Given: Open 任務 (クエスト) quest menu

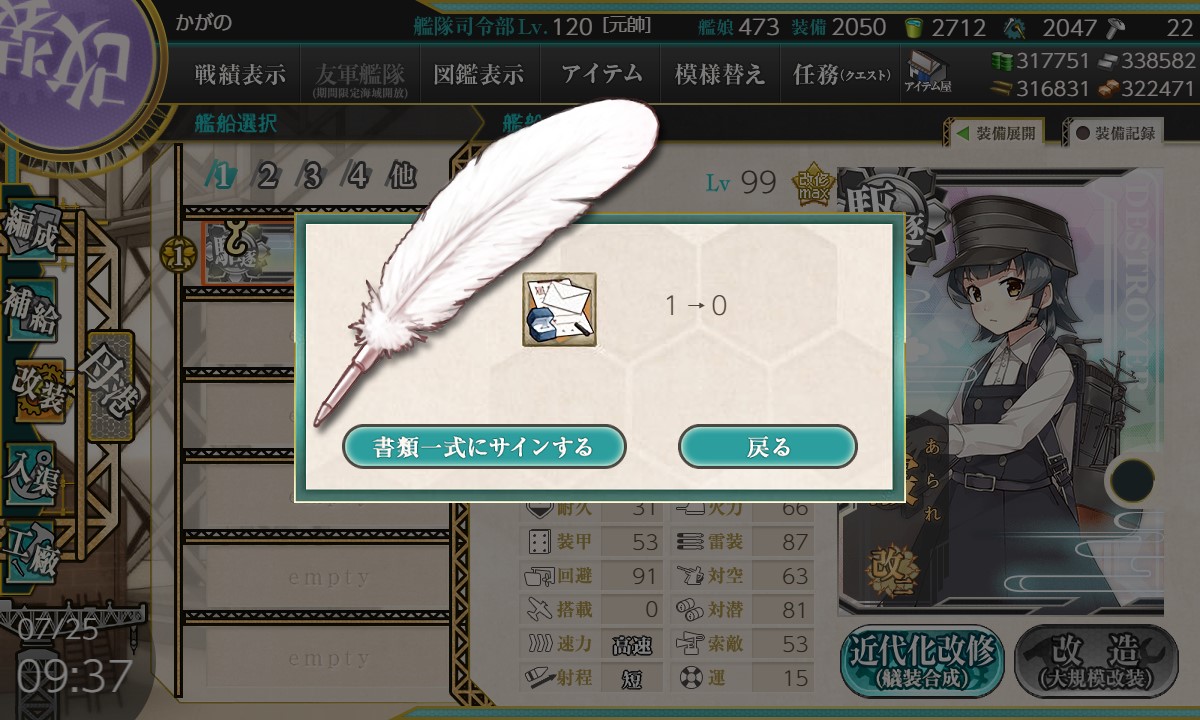Looking at the screenshot, I should pos(840,75).
